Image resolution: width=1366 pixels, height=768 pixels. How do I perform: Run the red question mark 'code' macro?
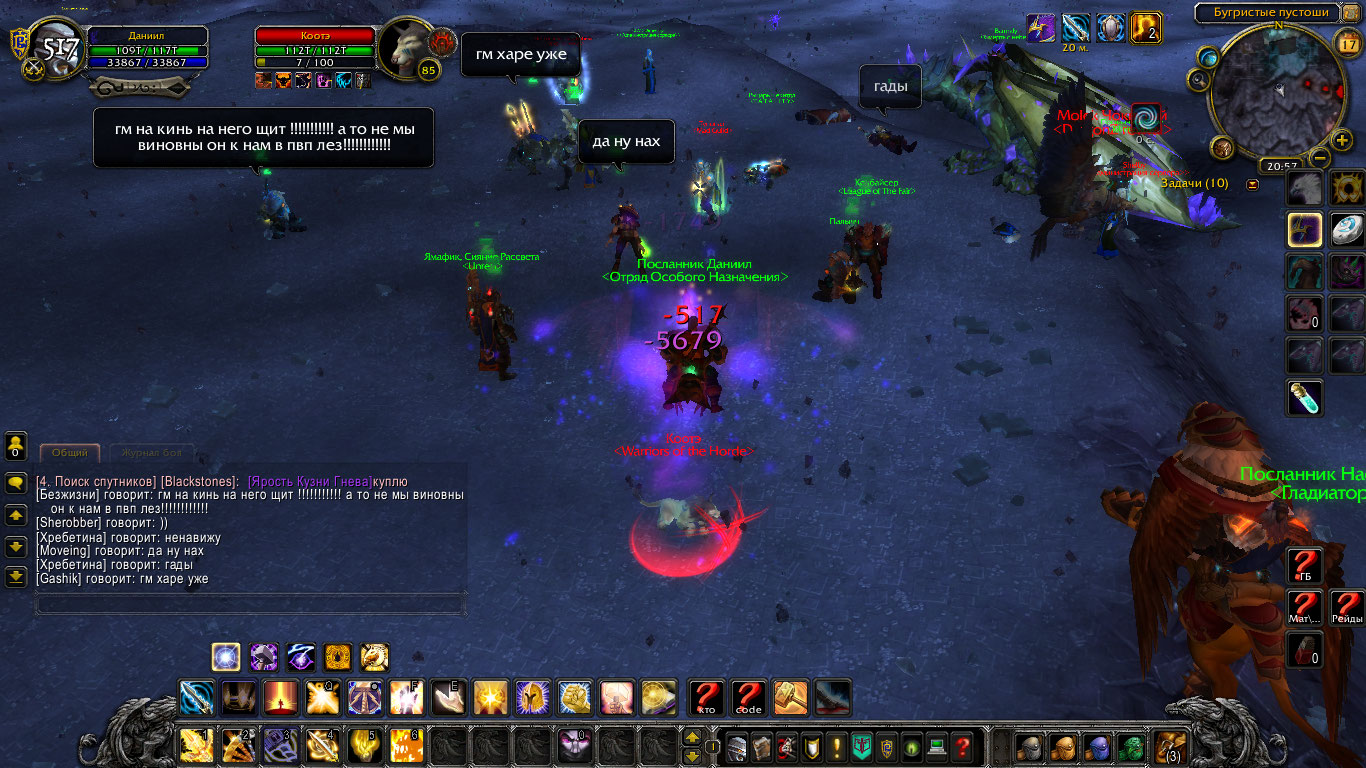[x=748, y=697]
